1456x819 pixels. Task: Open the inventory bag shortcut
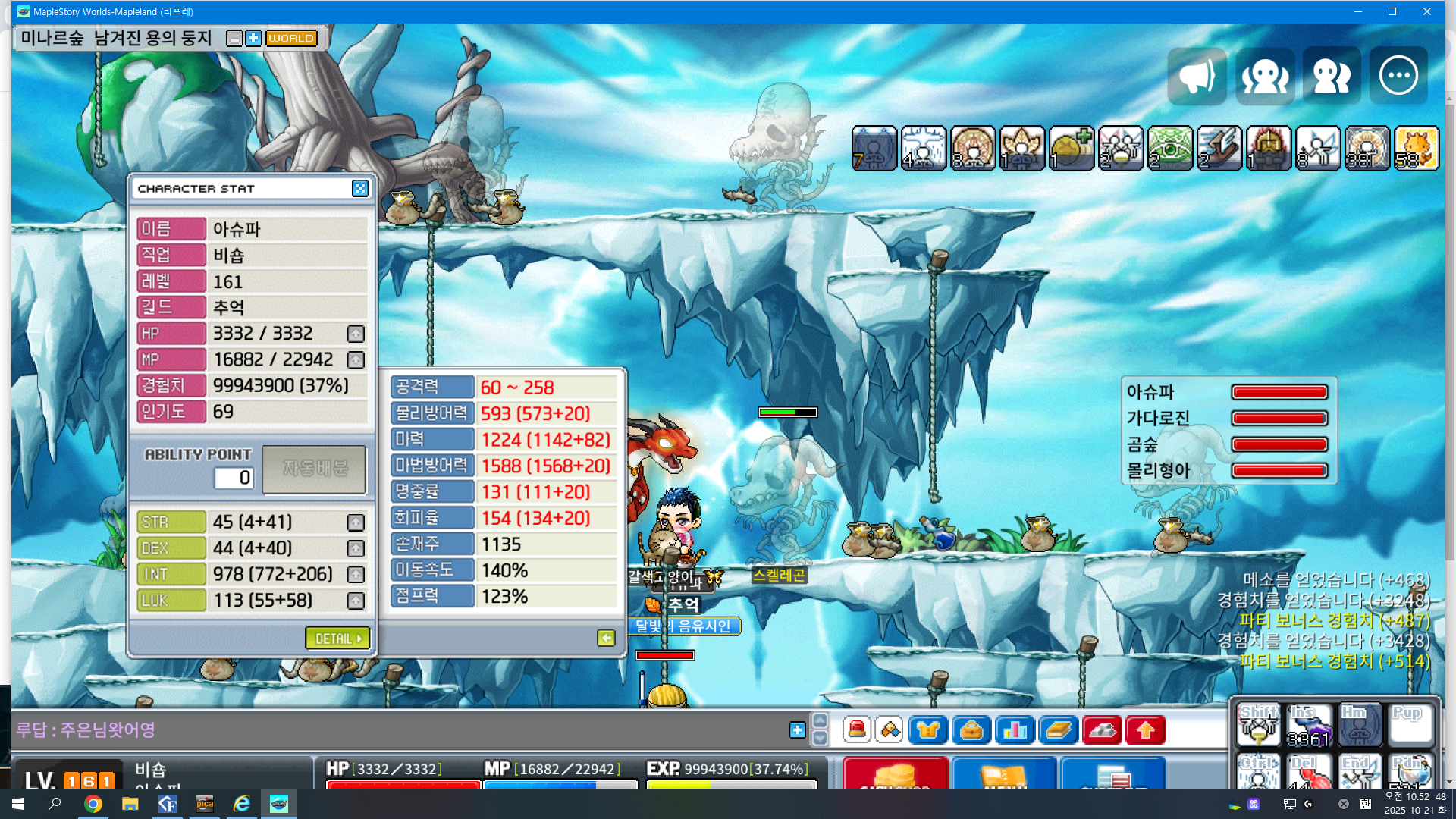point(971,730)
